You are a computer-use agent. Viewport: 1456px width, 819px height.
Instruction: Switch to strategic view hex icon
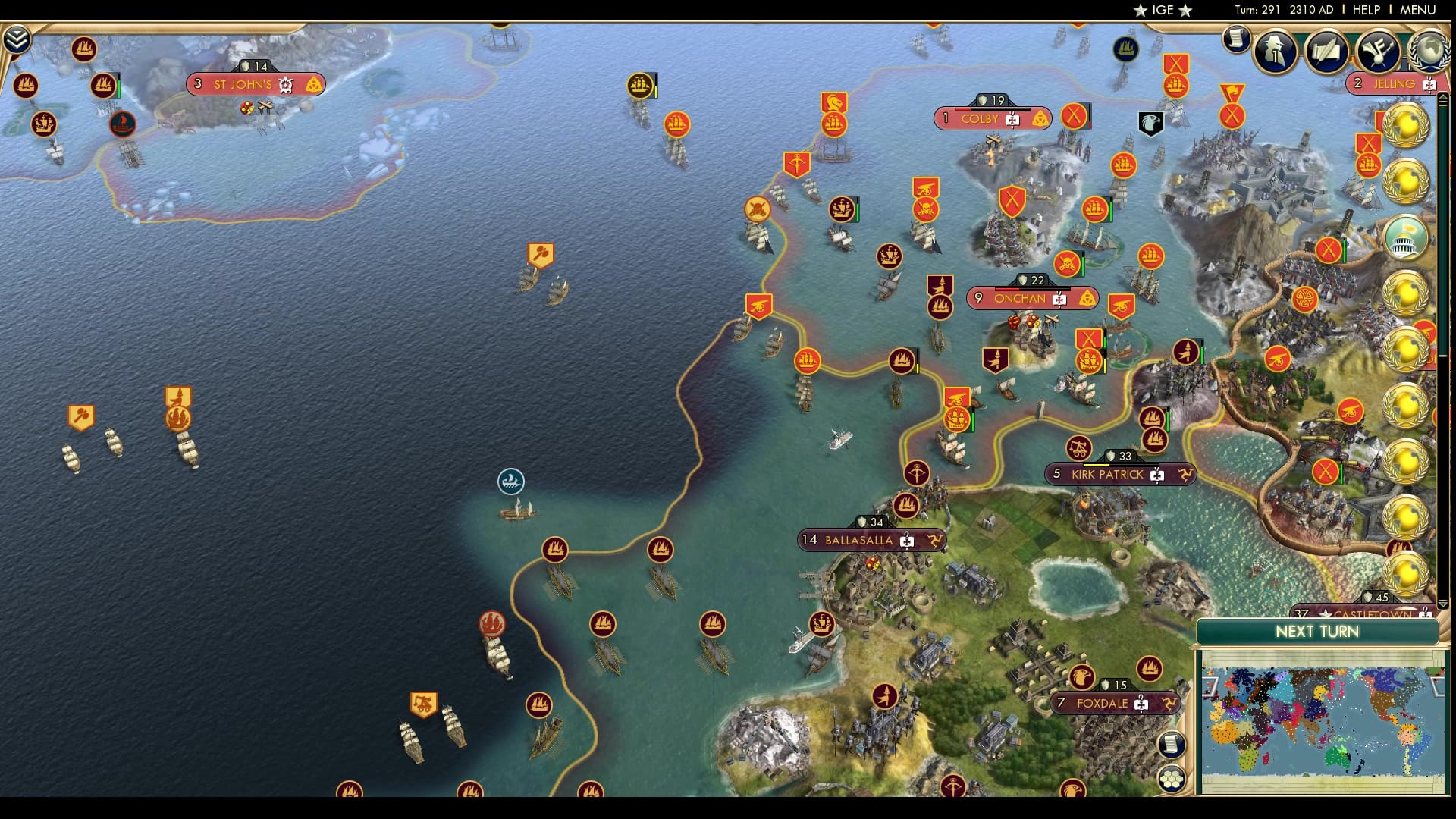[x=1172, y=779]
